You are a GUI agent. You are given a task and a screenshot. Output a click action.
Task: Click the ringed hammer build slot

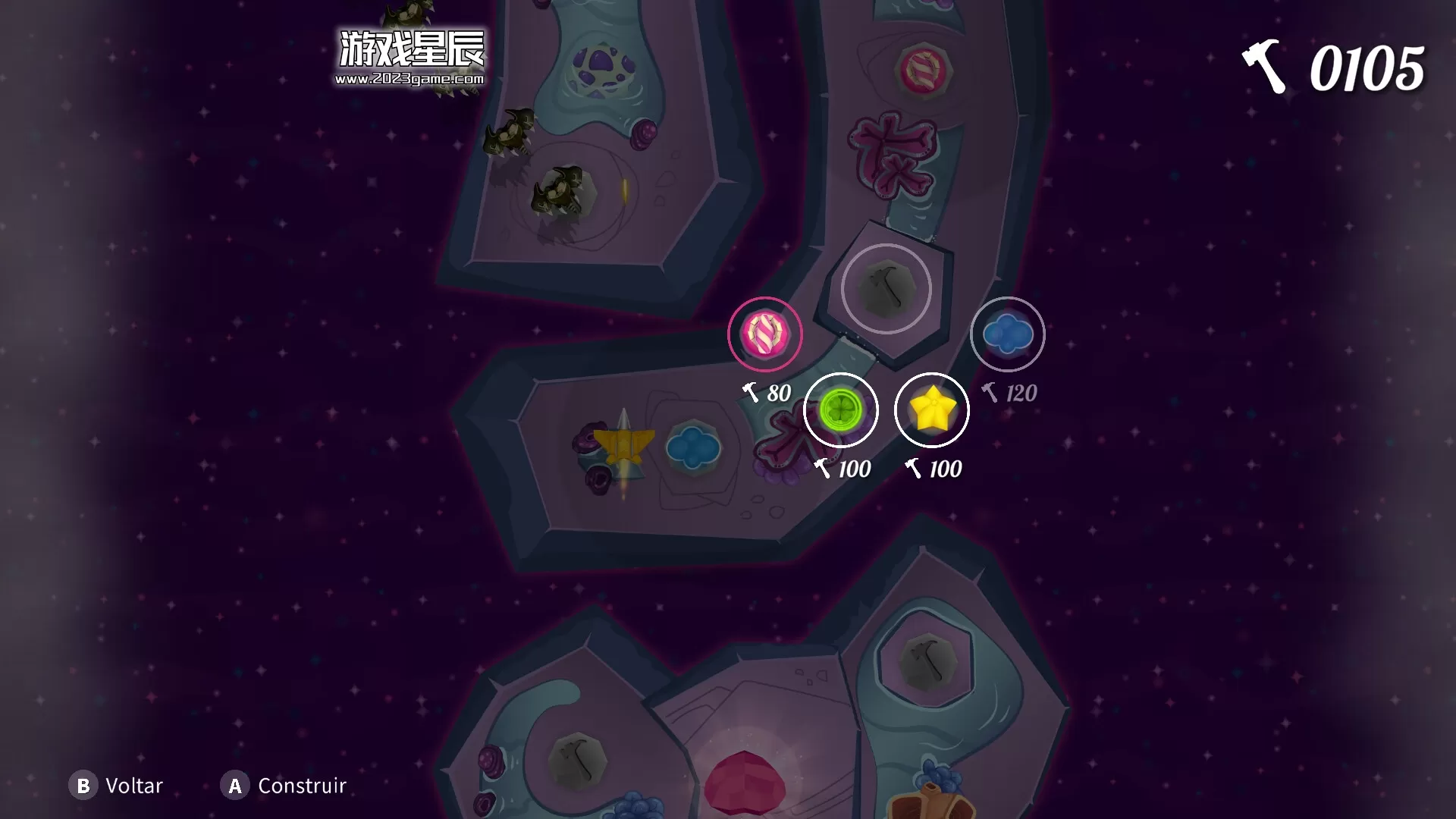(x=886, y=289)
